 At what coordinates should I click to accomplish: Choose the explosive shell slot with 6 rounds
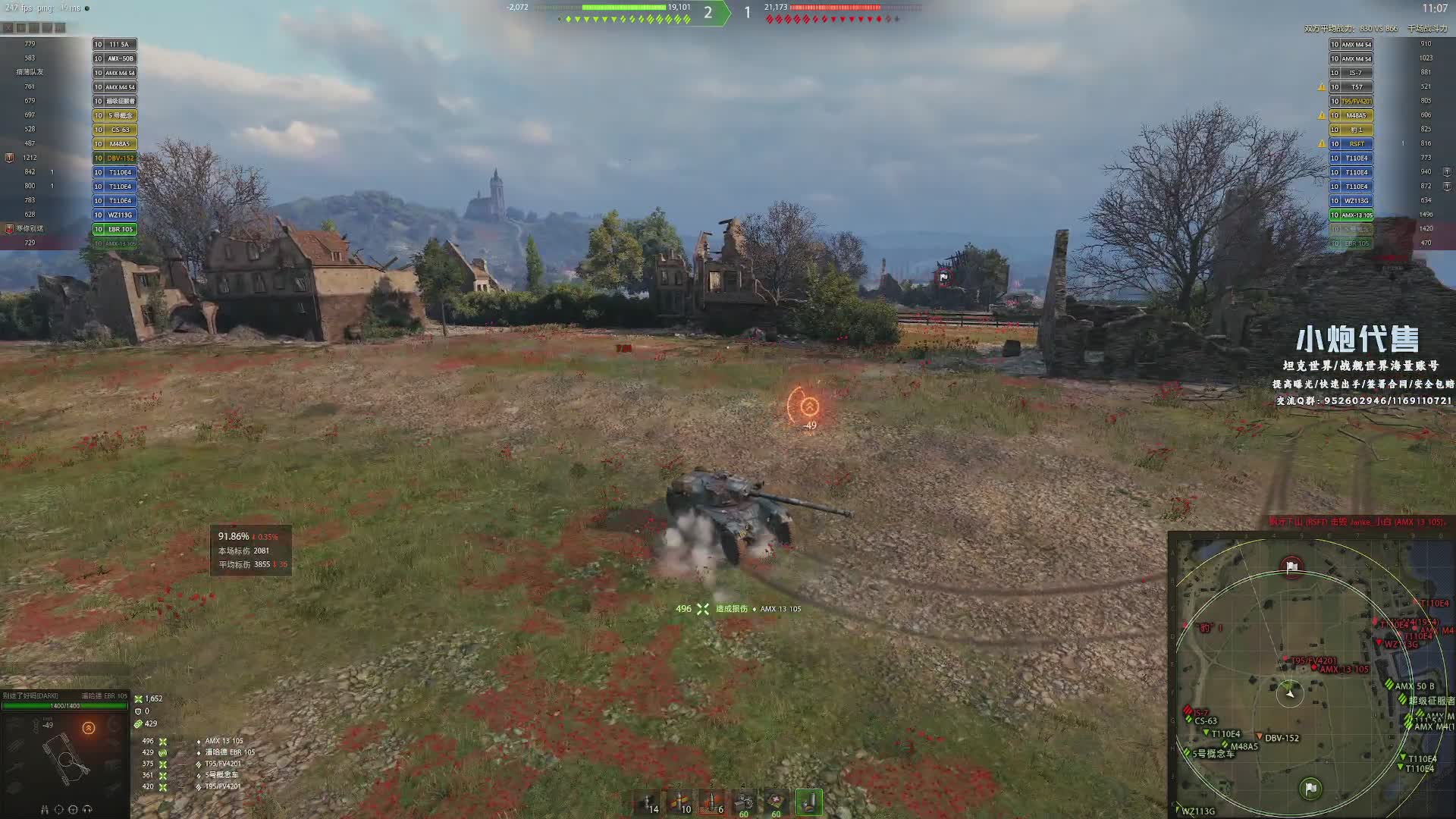[712, 802]
